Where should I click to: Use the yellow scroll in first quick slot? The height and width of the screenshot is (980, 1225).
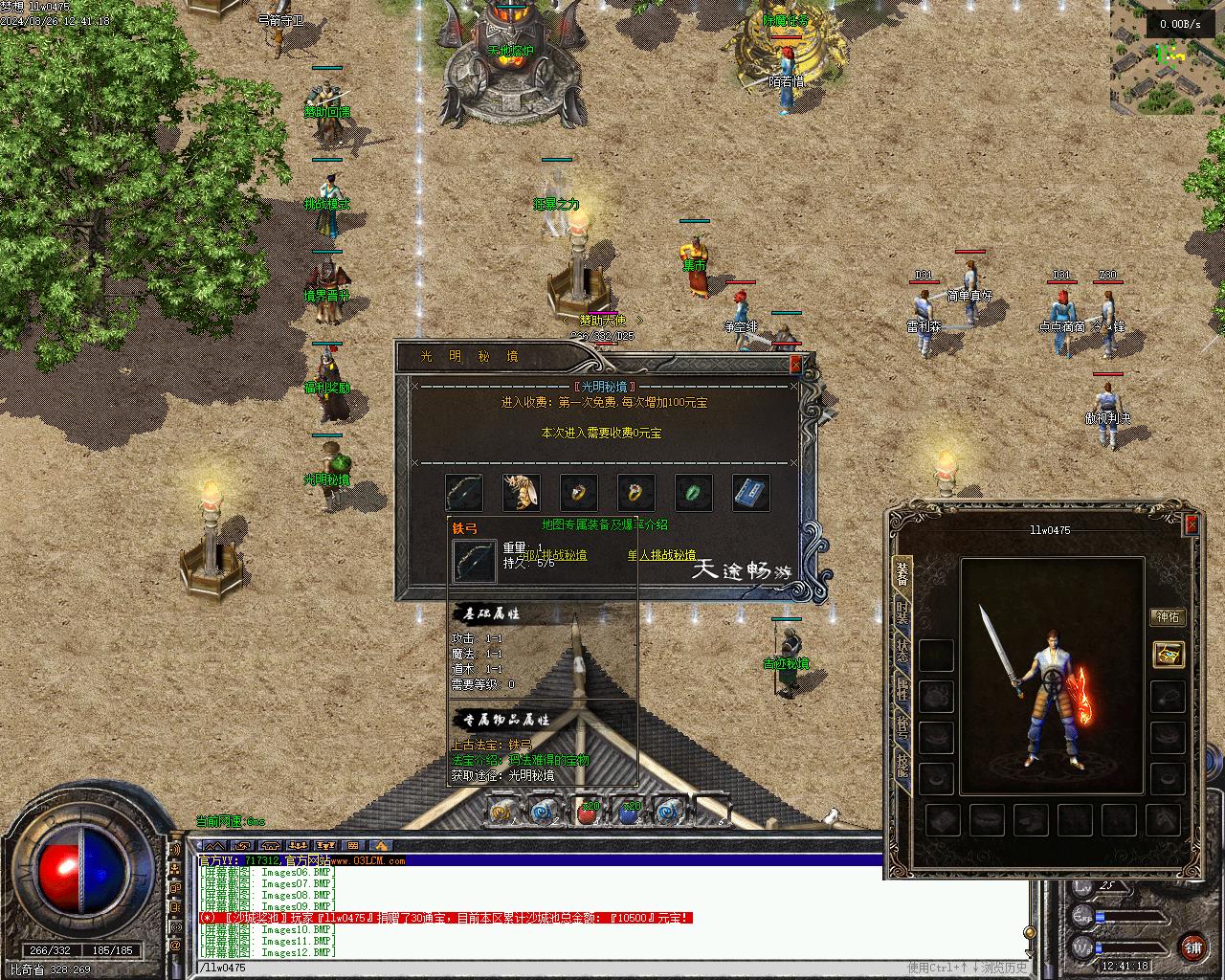pyautogui.click(x=501, y=813)
